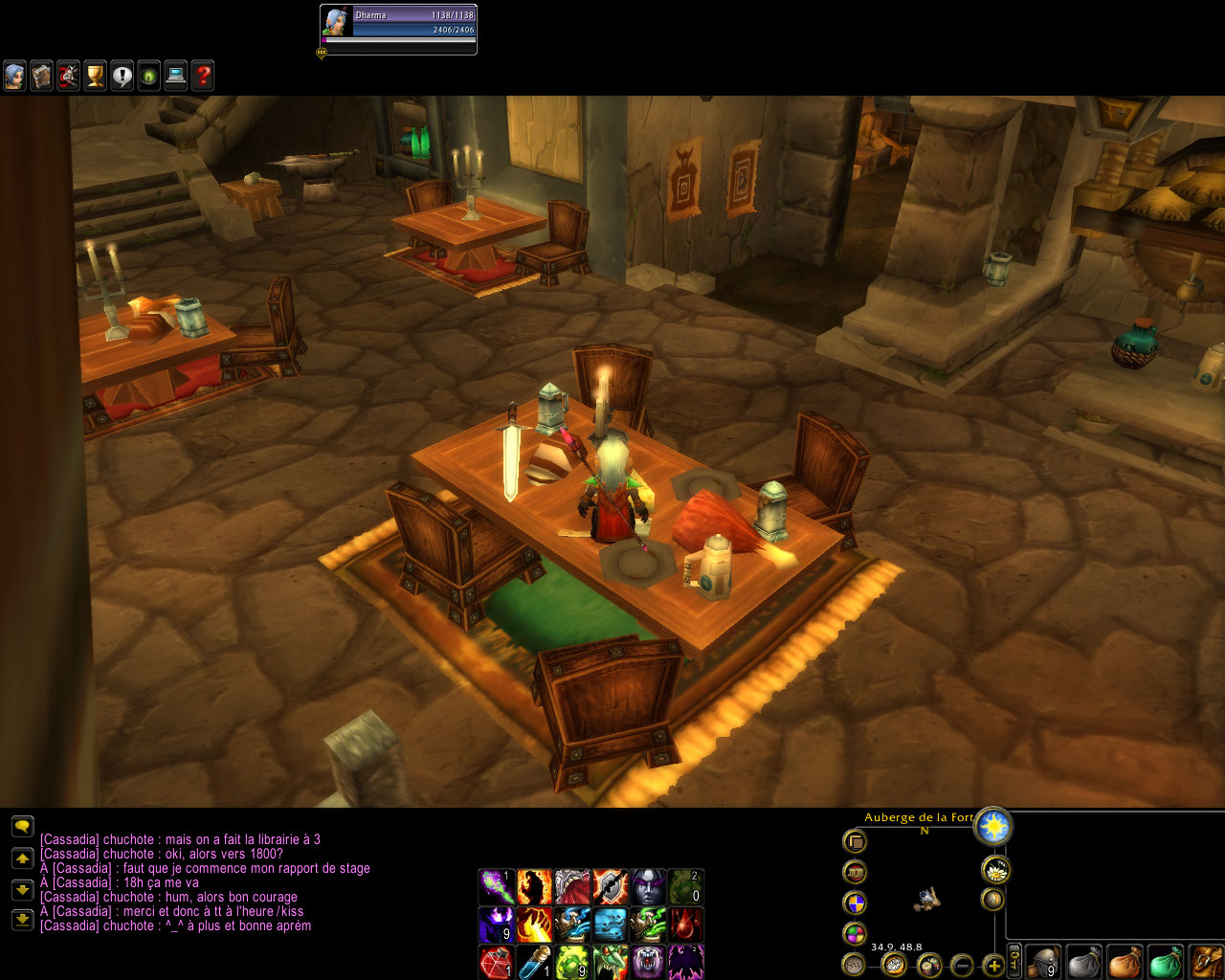Open the green bag slot

1165,962
